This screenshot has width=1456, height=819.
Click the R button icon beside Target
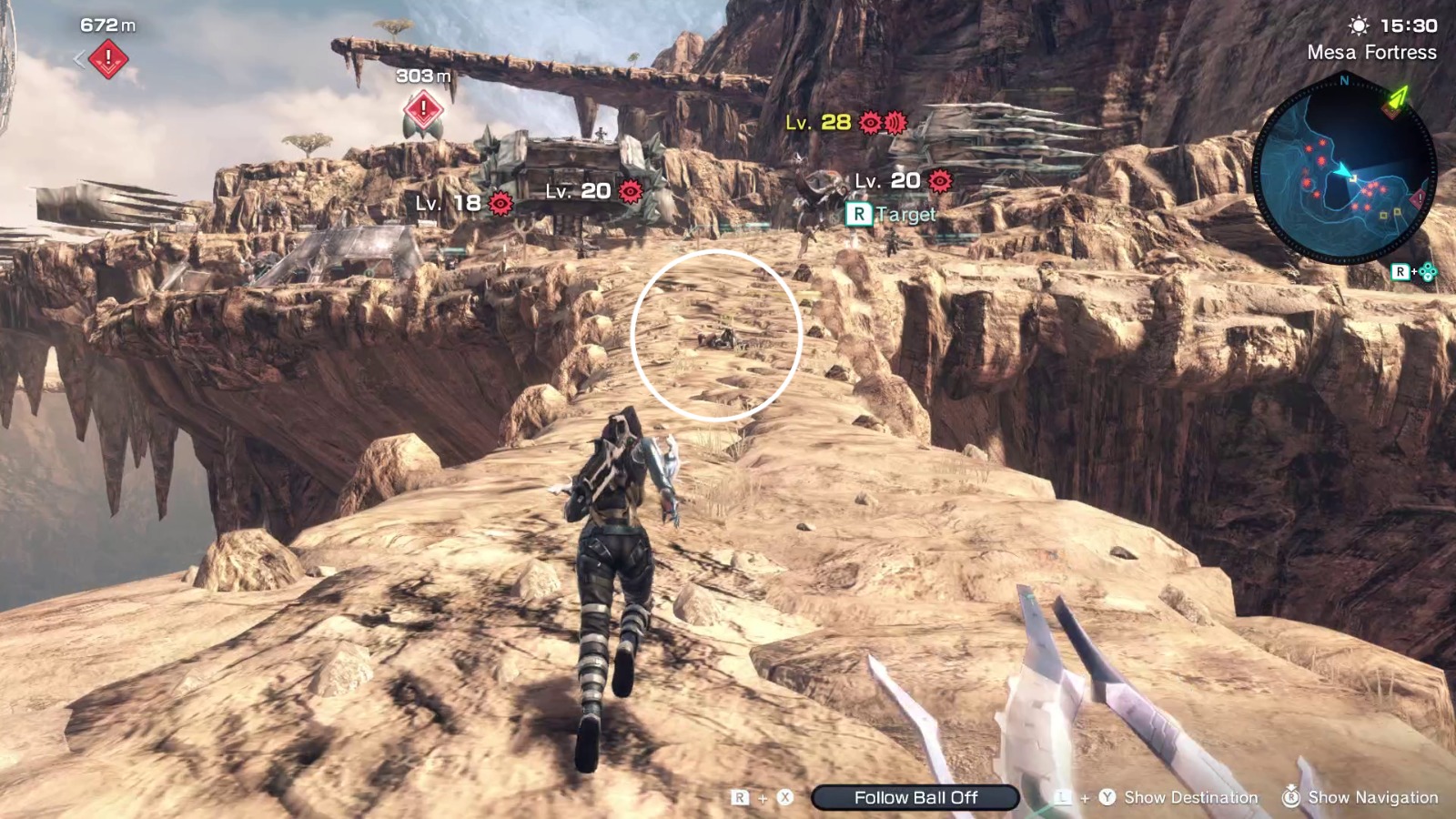(857, 214)
